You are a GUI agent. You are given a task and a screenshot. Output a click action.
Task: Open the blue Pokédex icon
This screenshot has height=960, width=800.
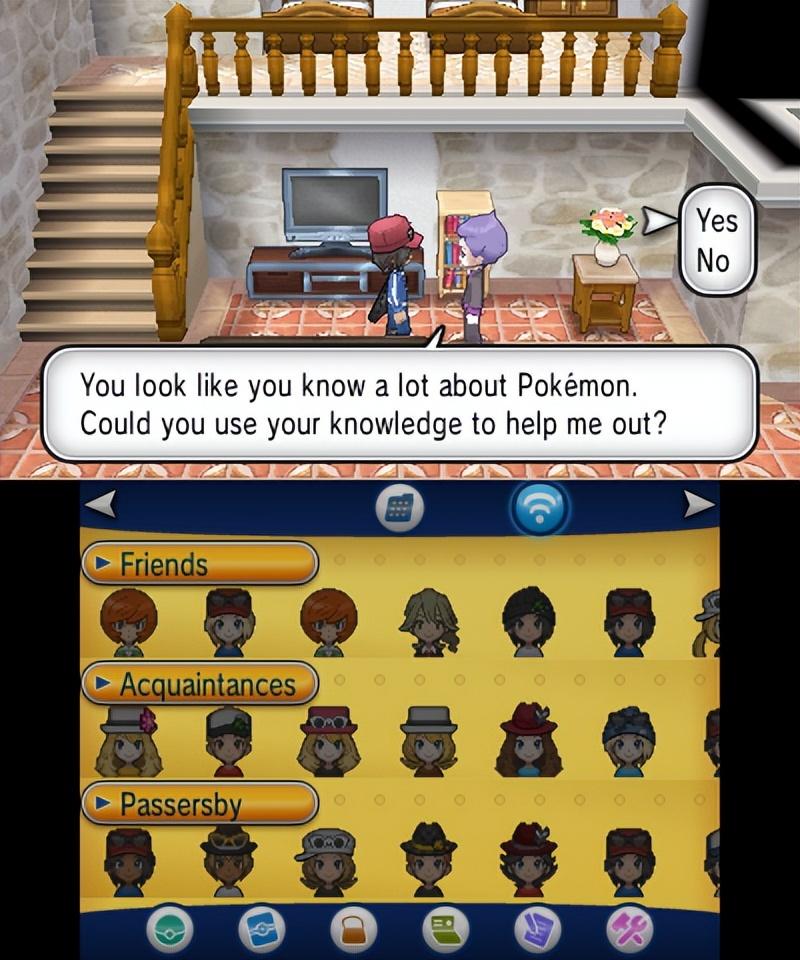tap(262, 931)
